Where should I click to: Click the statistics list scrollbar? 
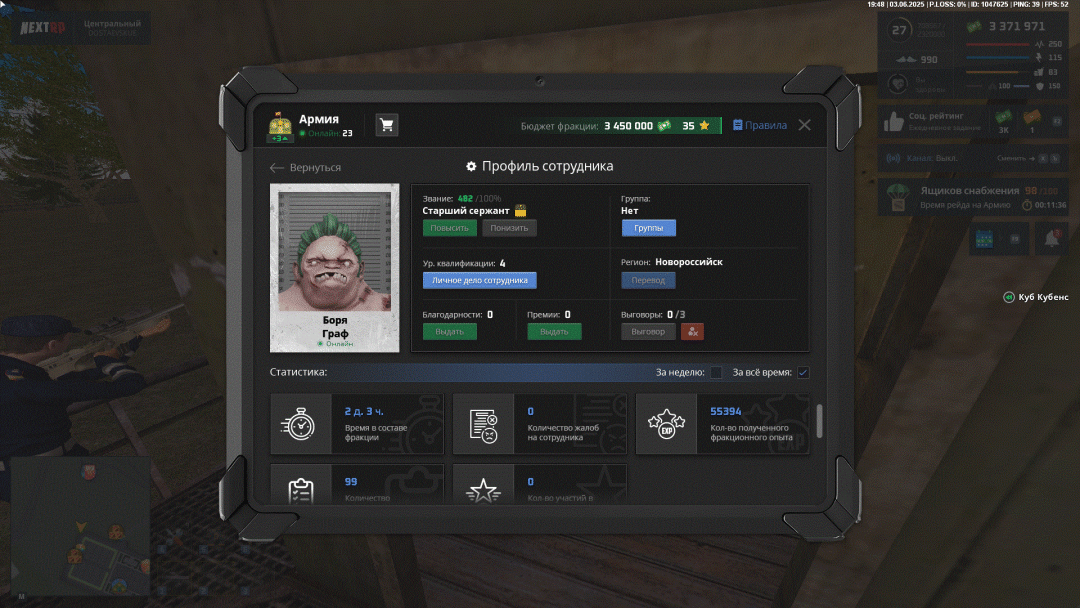click(x=820, y=421)
